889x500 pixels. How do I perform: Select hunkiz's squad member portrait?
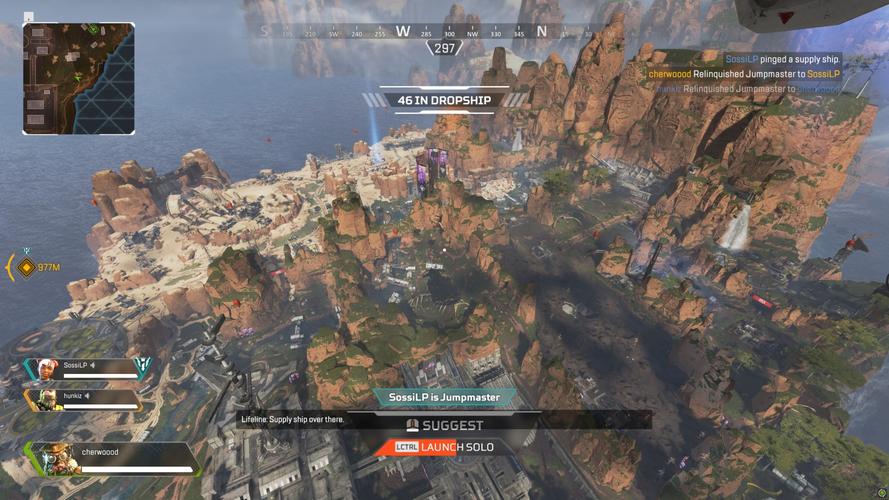point(46,399)
